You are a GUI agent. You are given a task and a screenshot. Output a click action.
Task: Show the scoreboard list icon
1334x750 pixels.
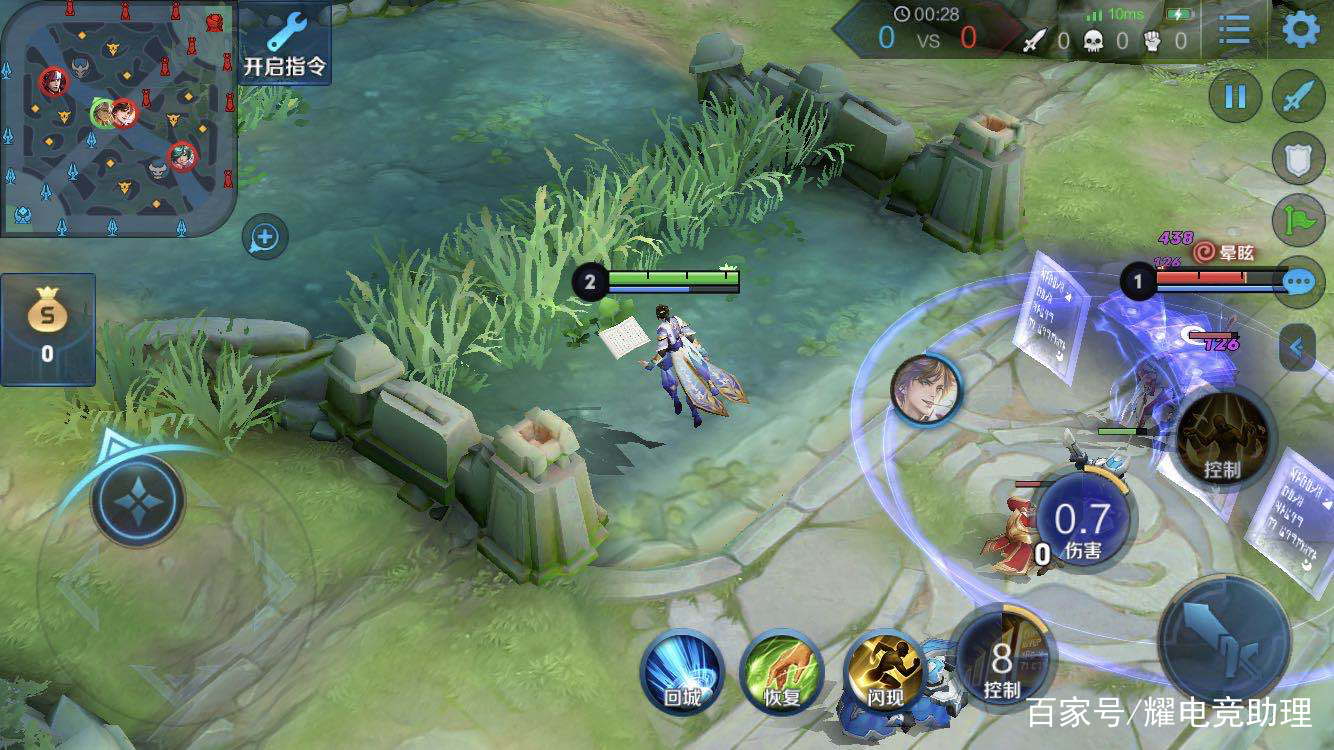click(x=1234, y=30)
